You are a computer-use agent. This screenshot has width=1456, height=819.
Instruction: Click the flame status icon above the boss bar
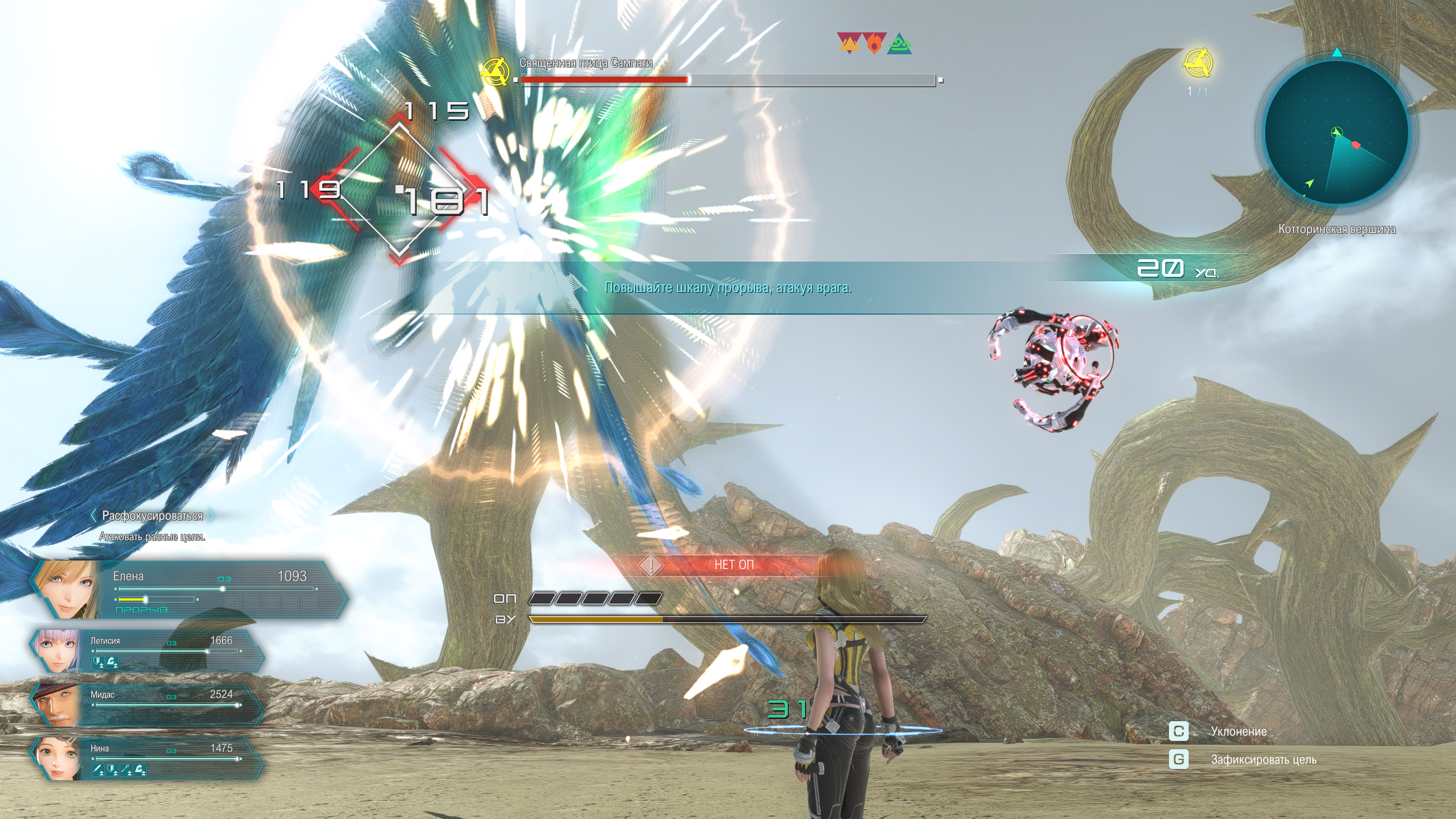pos(874,43)
